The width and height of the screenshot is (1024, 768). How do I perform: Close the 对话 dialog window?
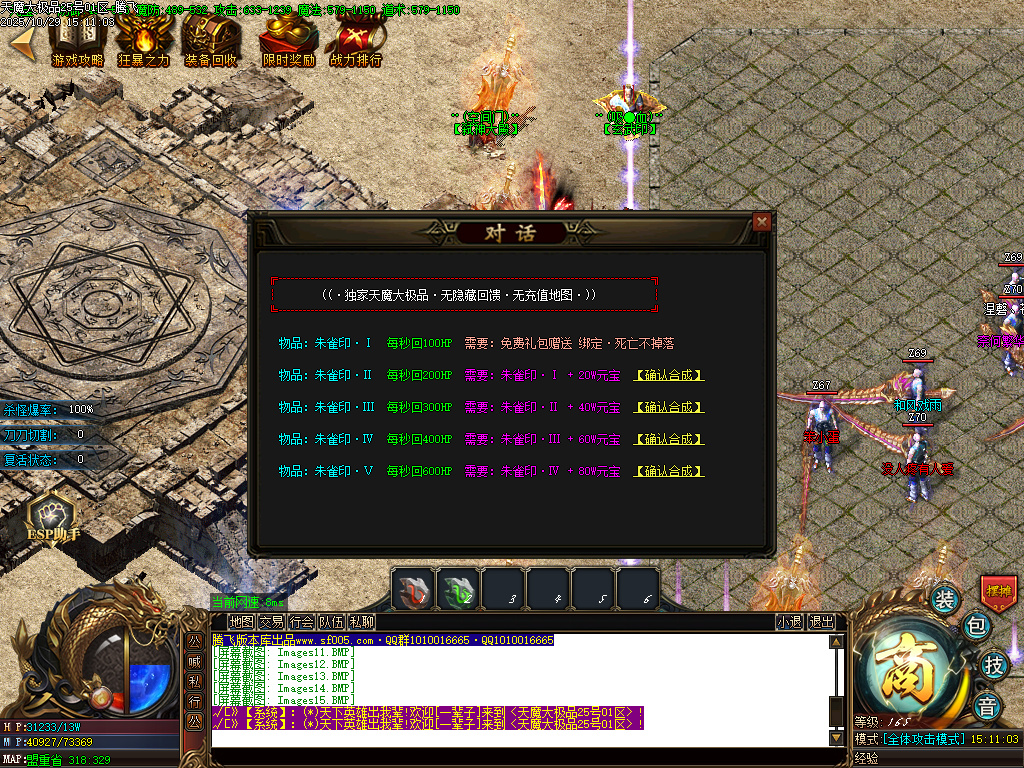(x=762, y=222)
